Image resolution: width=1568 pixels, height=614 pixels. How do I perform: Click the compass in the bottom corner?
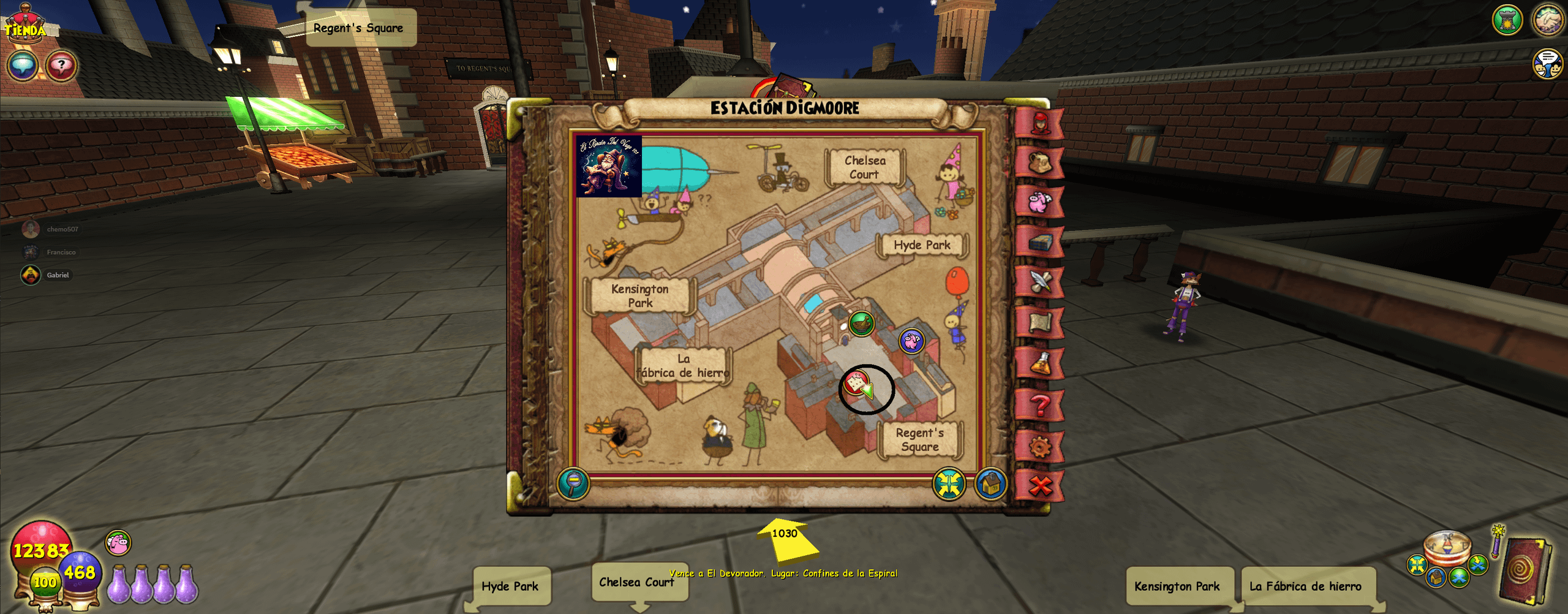[x=1447, y=547]
